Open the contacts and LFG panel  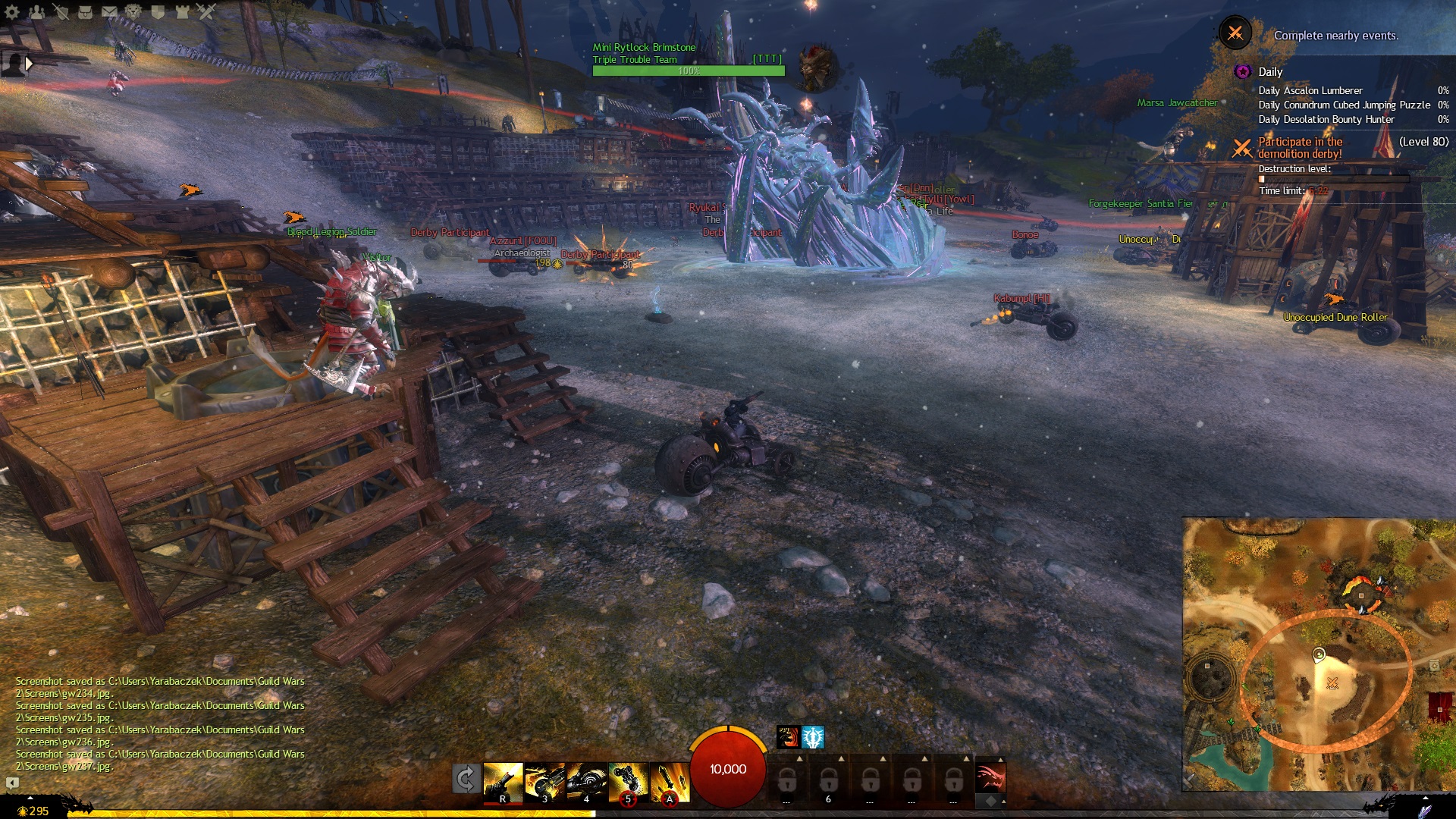36,11
